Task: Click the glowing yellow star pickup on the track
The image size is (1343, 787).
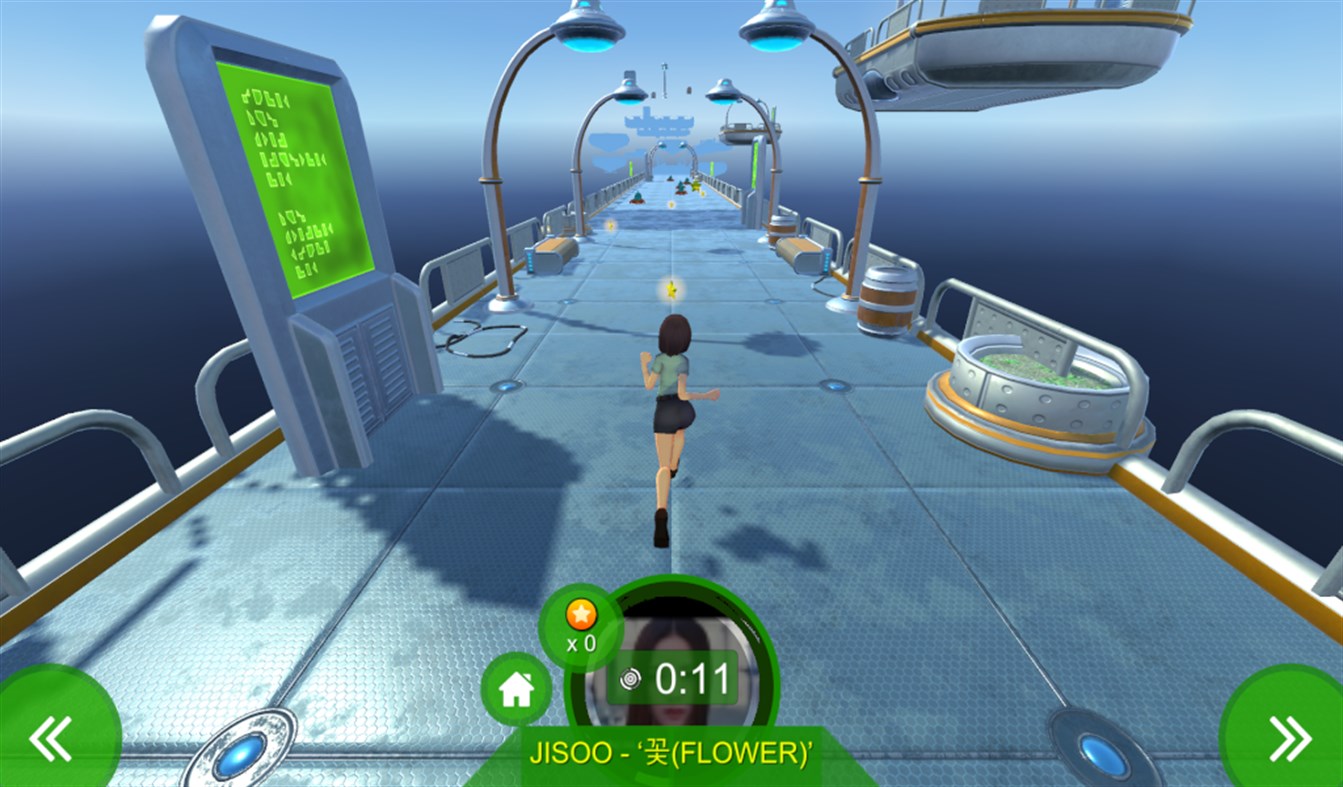Action: 671,291
